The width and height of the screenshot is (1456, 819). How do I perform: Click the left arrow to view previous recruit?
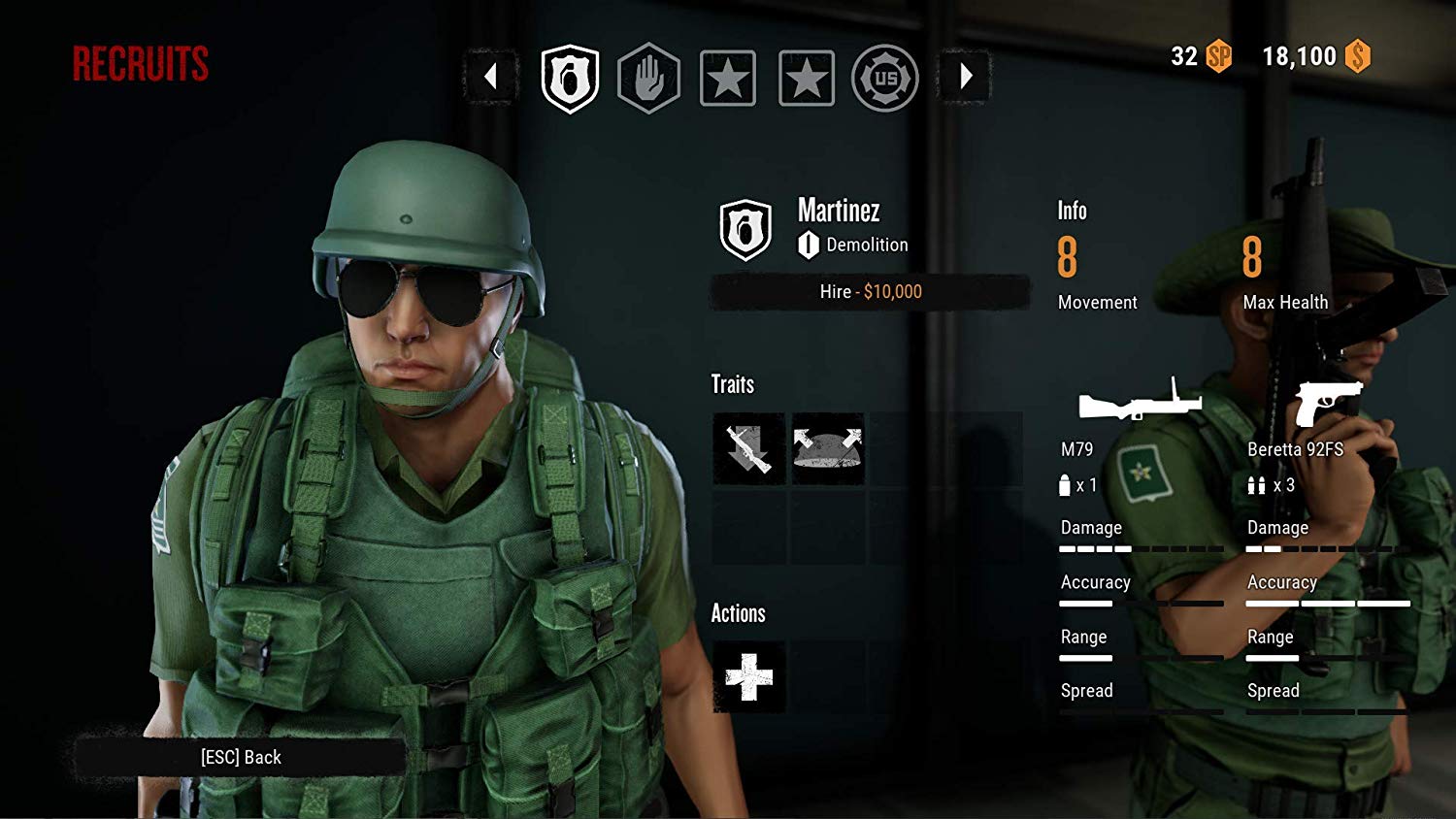coord(490,77)
